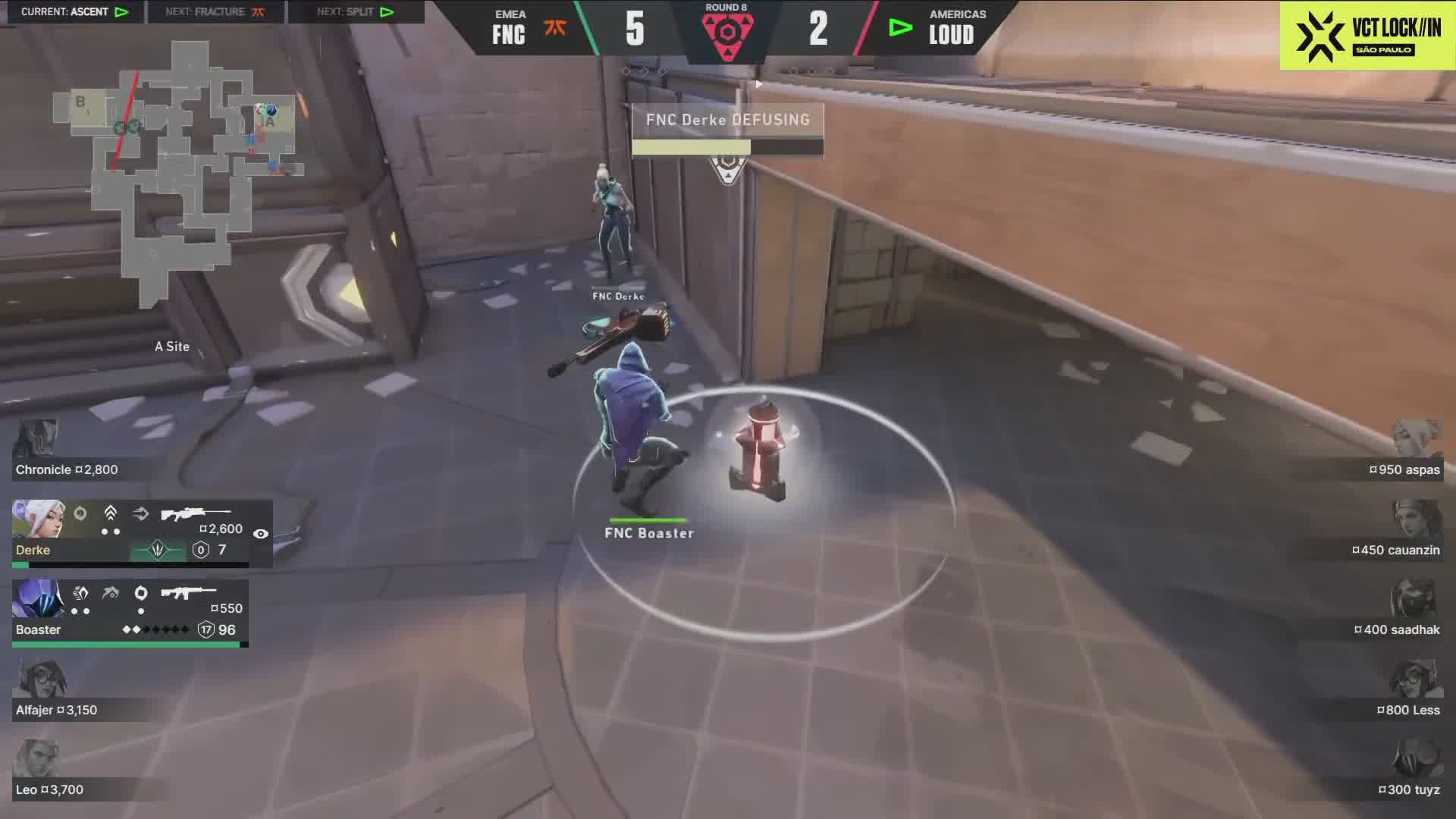Click the eye spectating icon beside Derke

click(x=260, y=534)
